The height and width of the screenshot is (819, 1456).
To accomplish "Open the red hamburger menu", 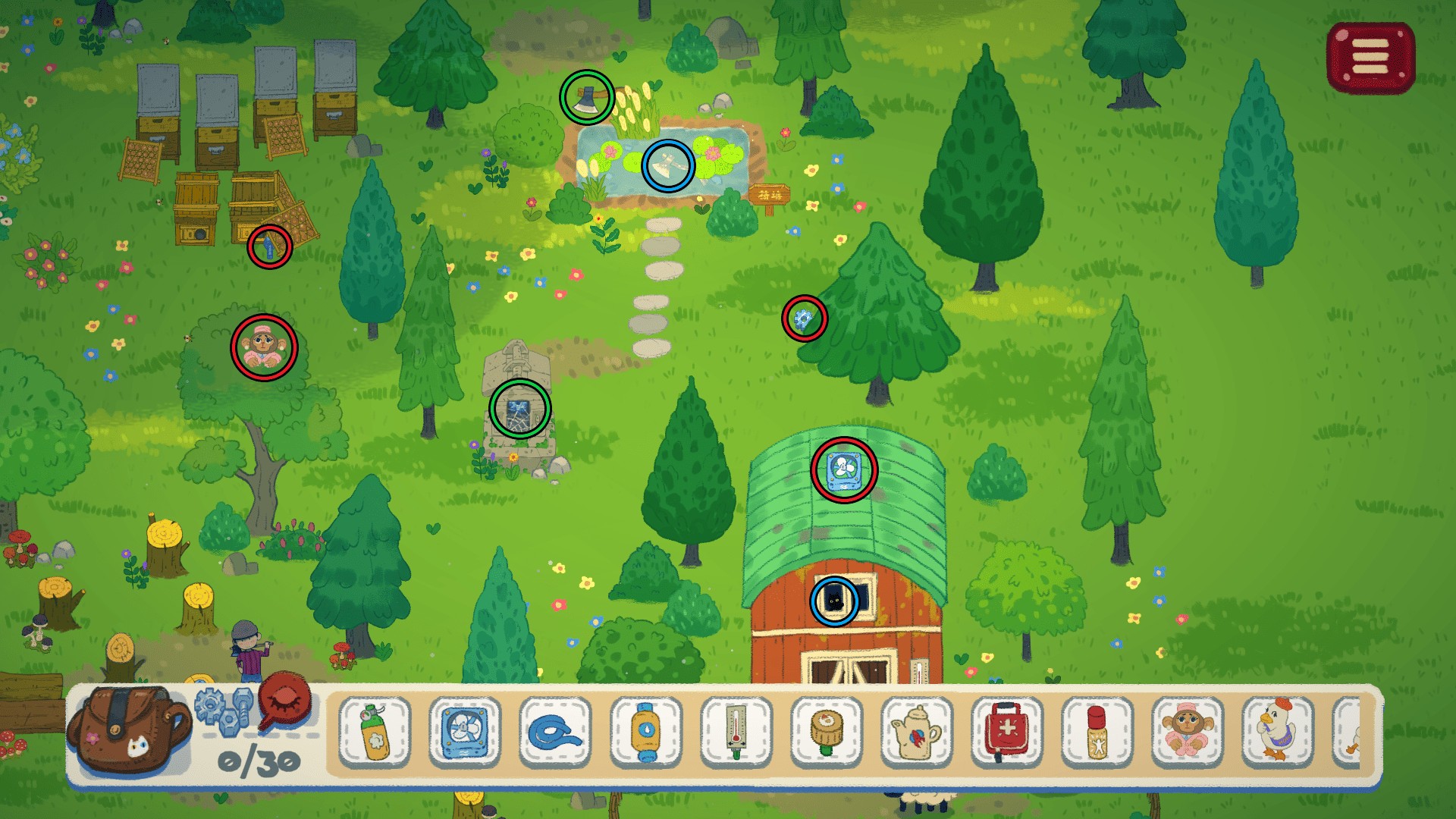I will [x=1370, y=58].
